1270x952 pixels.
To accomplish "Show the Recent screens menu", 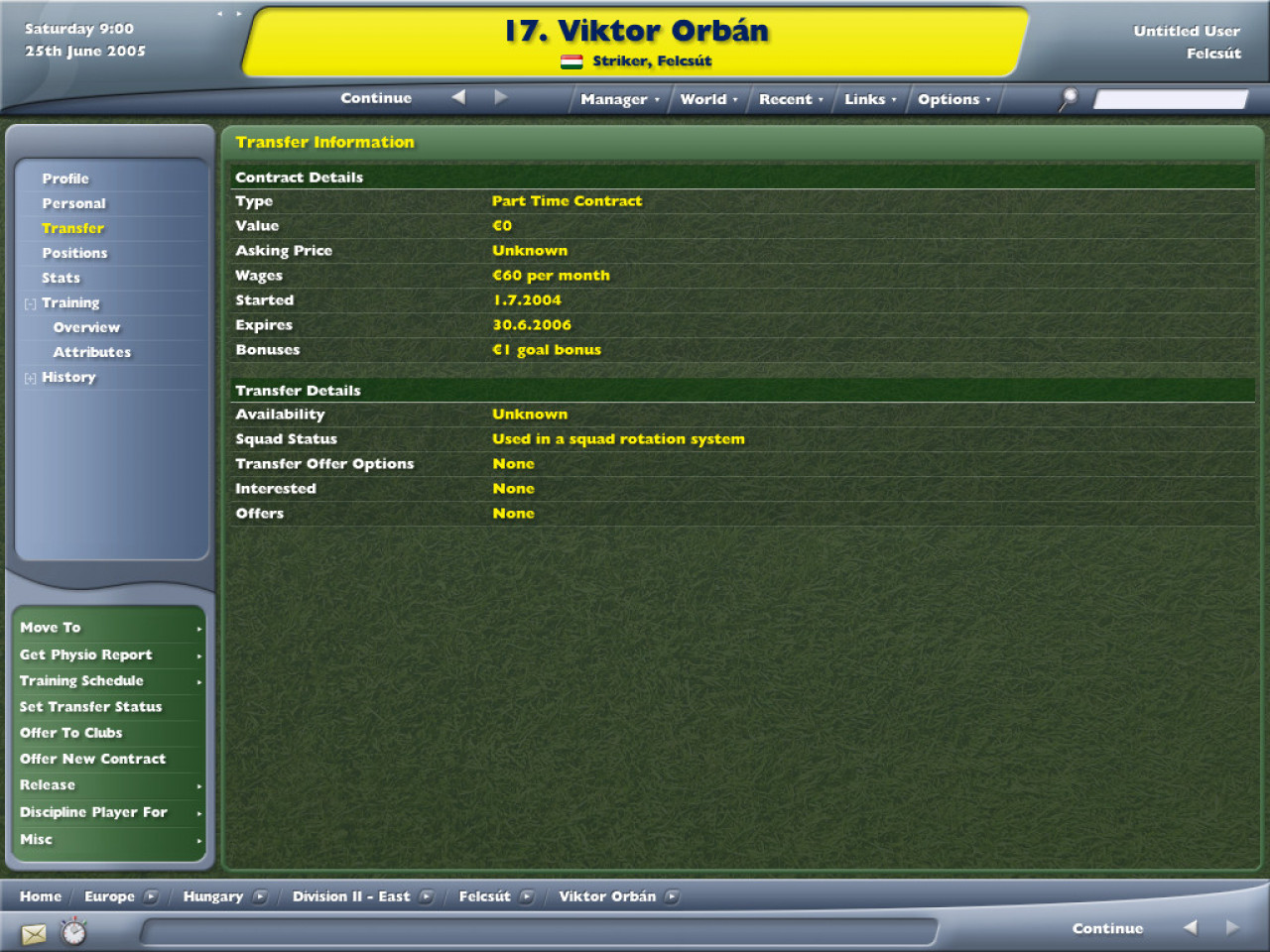I will pyautogui.click(x=791, y=99).
